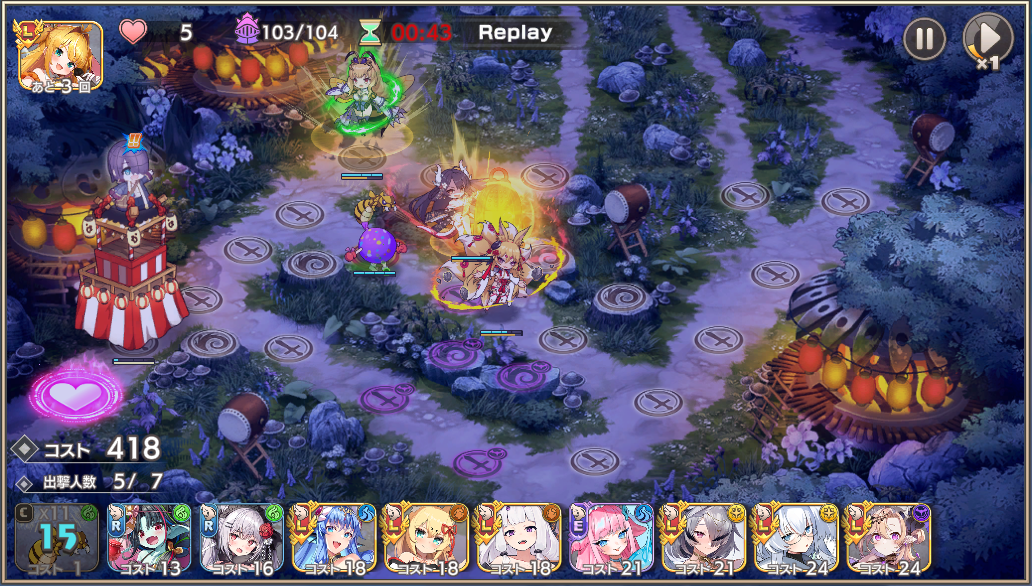Viewport: 1032px width, 586px height.
Task: Pause the battle
Action: pyautogui.click(x=925, y=40)
